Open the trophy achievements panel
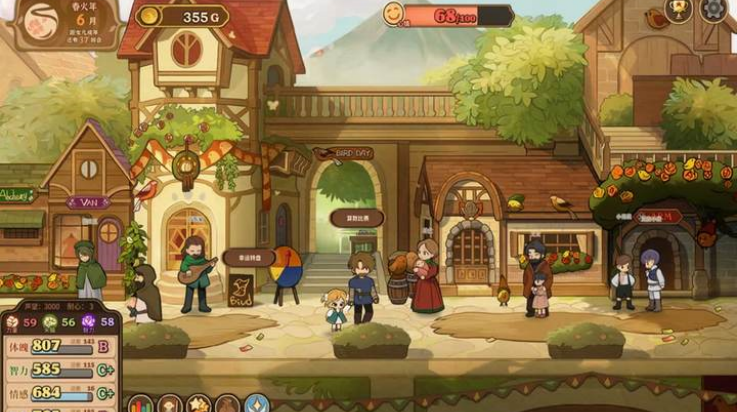The height and width of the screenshot is (412, 737). tap(680, 10)
